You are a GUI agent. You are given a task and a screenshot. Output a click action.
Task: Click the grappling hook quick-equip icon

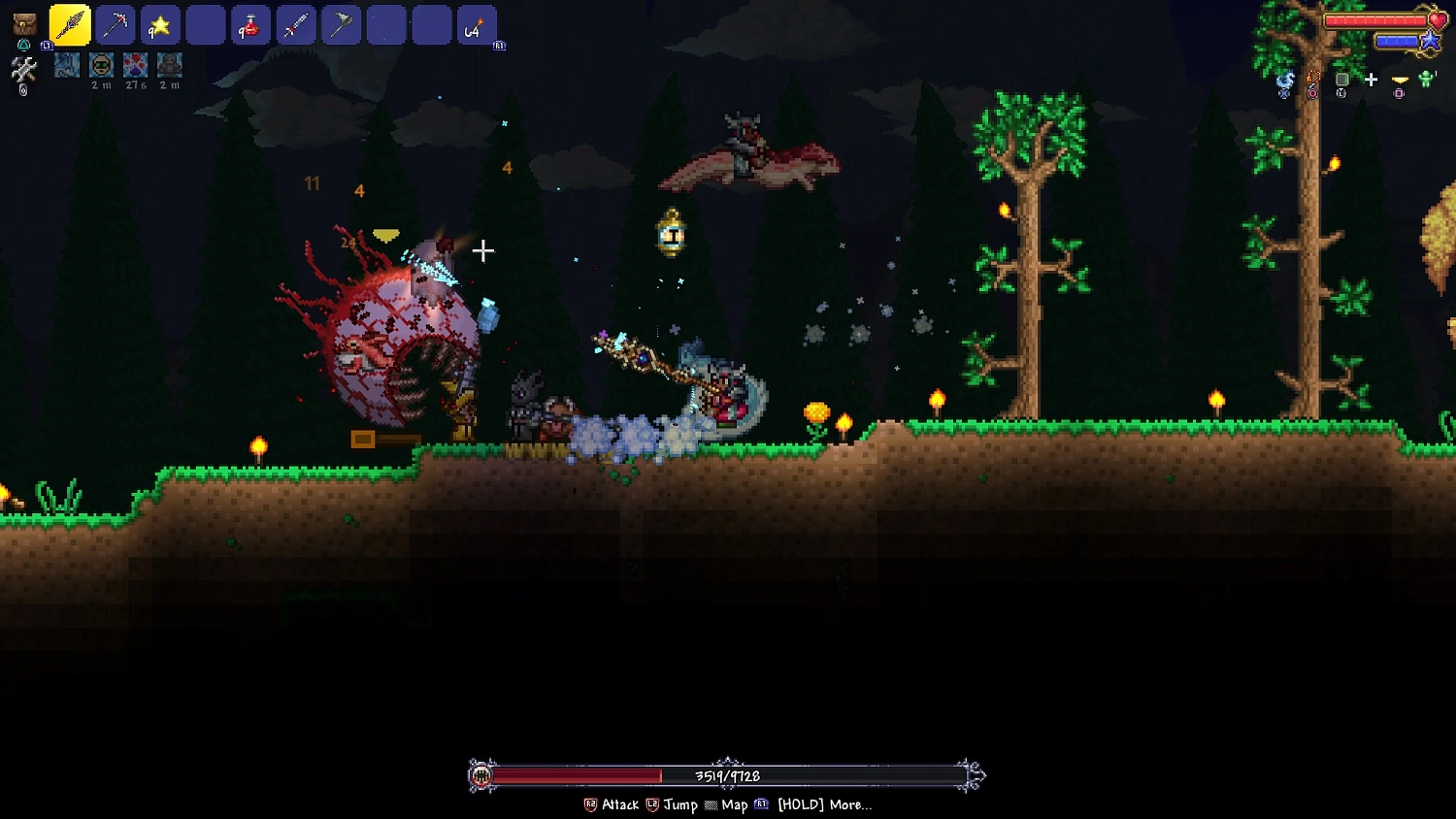tap(1313, 80)
